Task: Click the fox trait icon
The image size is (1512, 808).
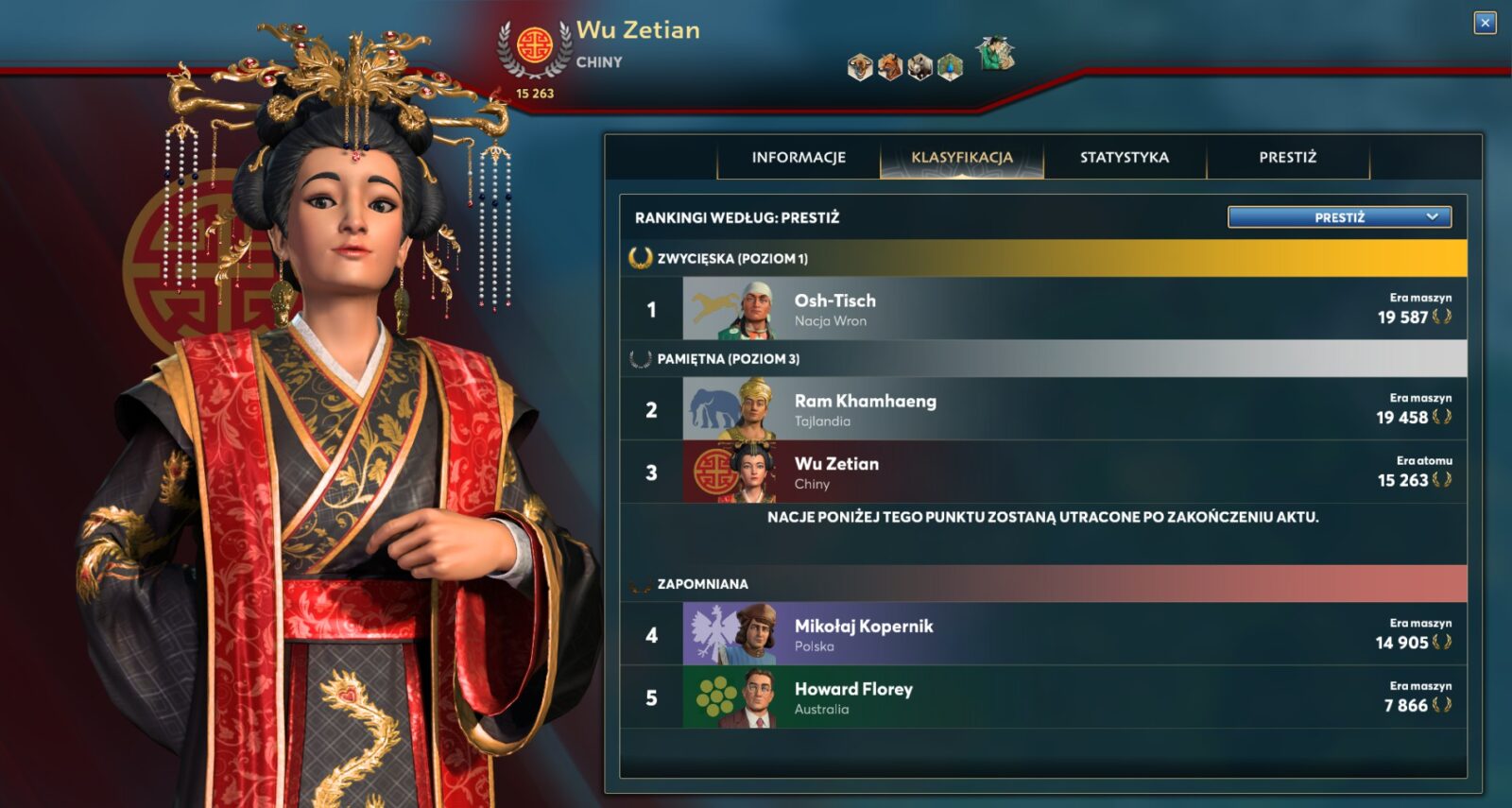Action: (890, 68)
